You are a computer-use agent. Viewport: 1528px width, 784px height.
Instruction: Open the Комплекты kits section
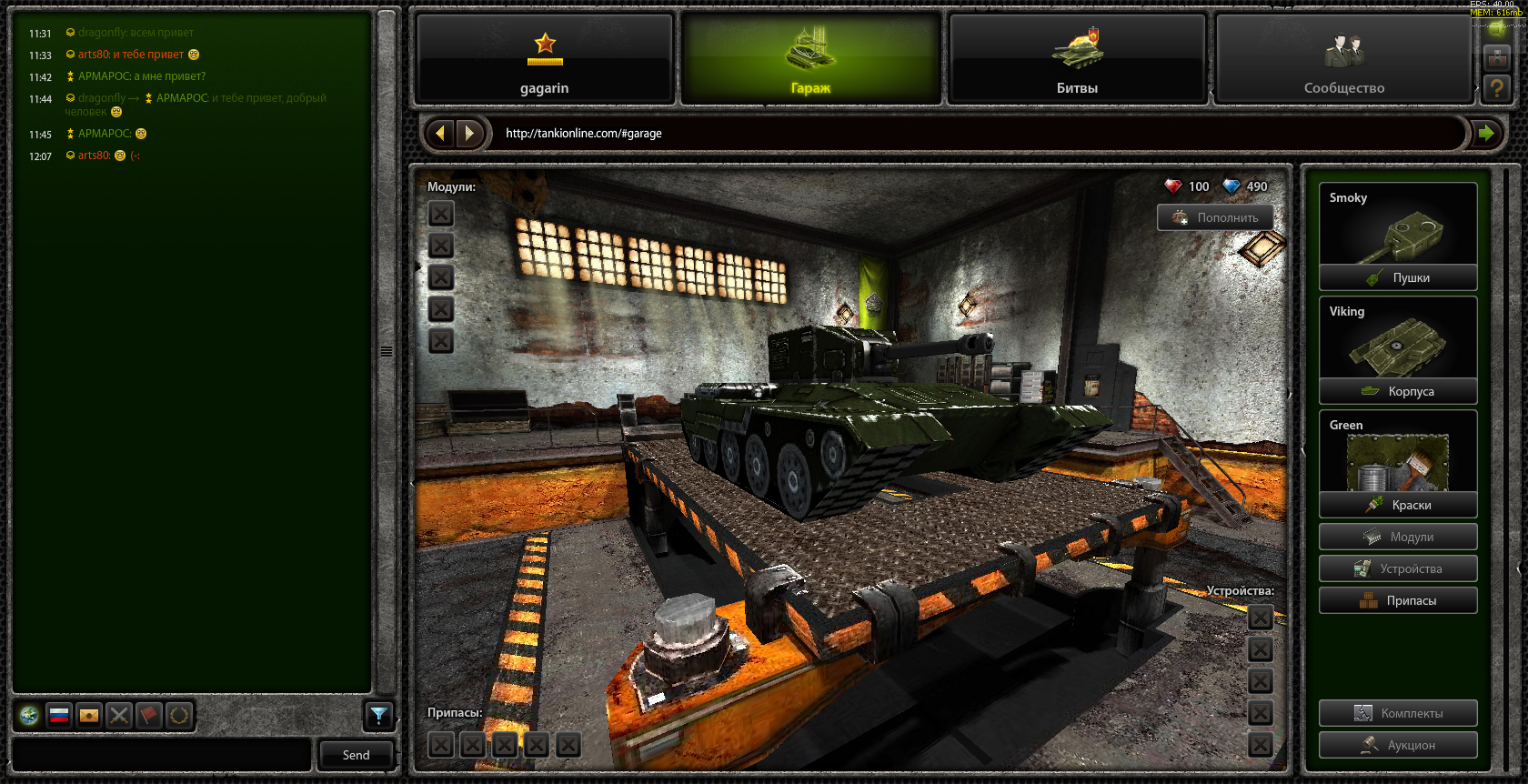coord(1398,713)
